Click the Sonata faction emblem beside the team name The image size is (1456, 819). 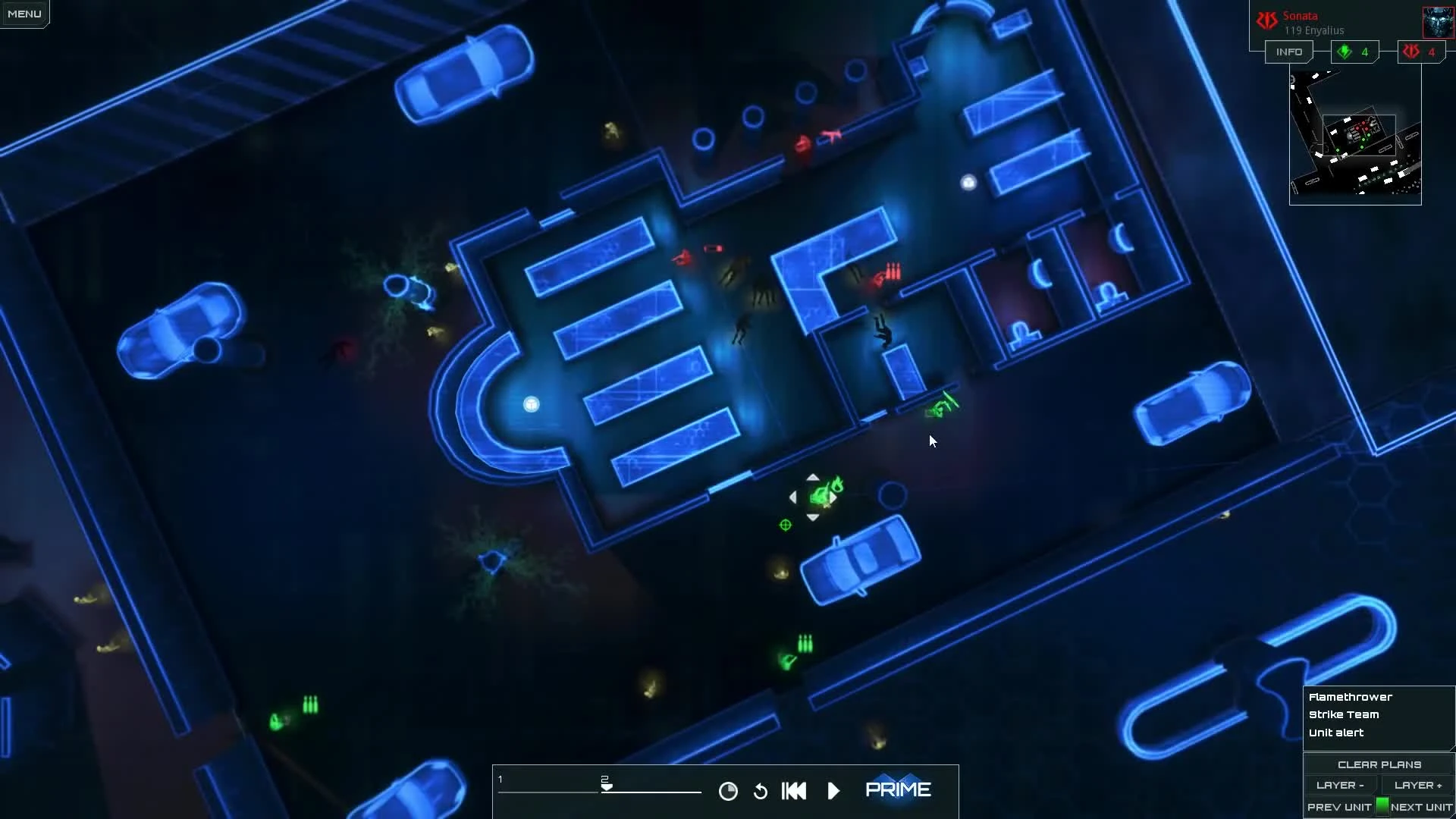(x=1267, y=20)
